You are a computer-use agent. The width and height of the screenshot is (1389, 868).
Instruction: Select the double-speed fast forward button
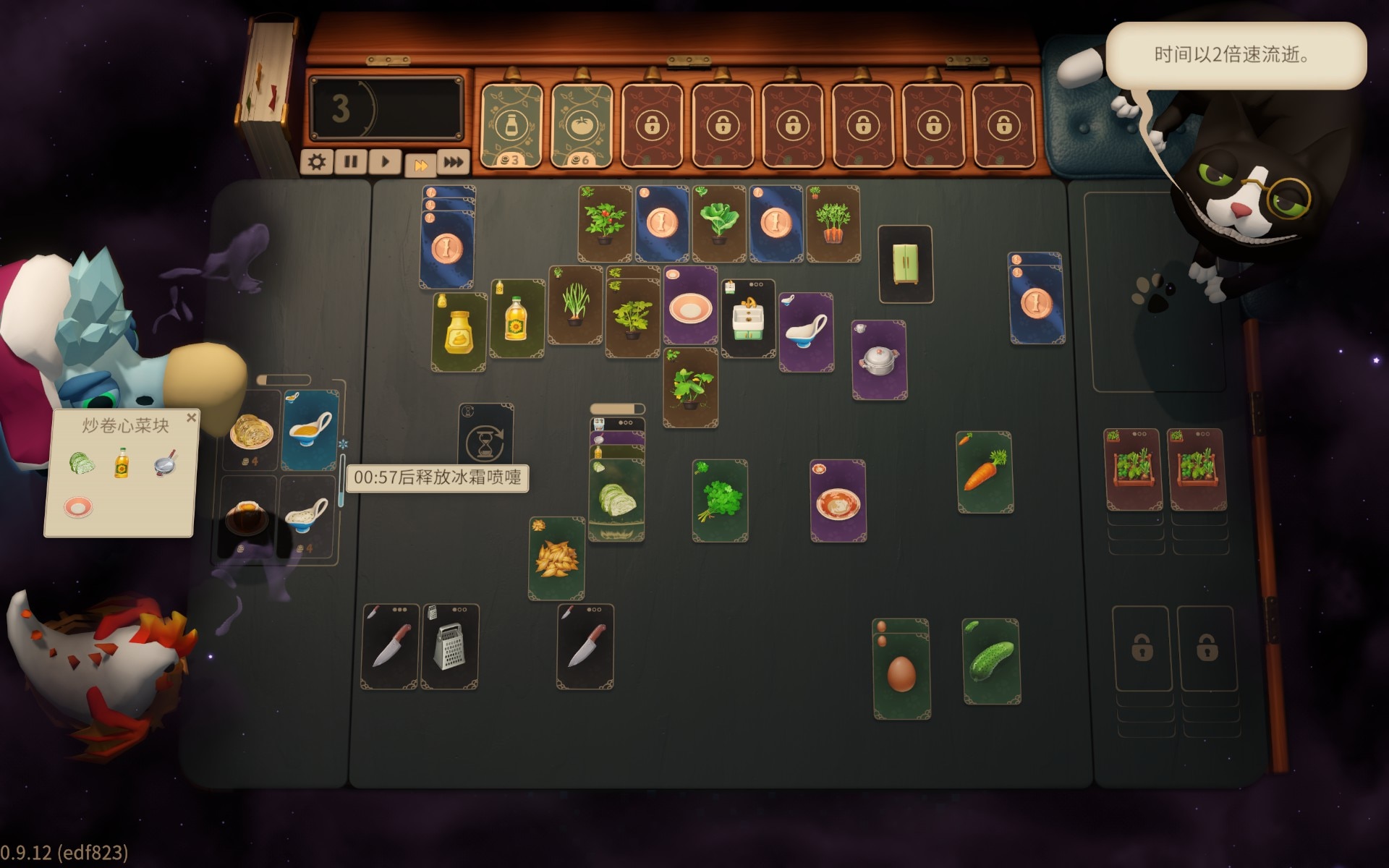tap(420, 164)
